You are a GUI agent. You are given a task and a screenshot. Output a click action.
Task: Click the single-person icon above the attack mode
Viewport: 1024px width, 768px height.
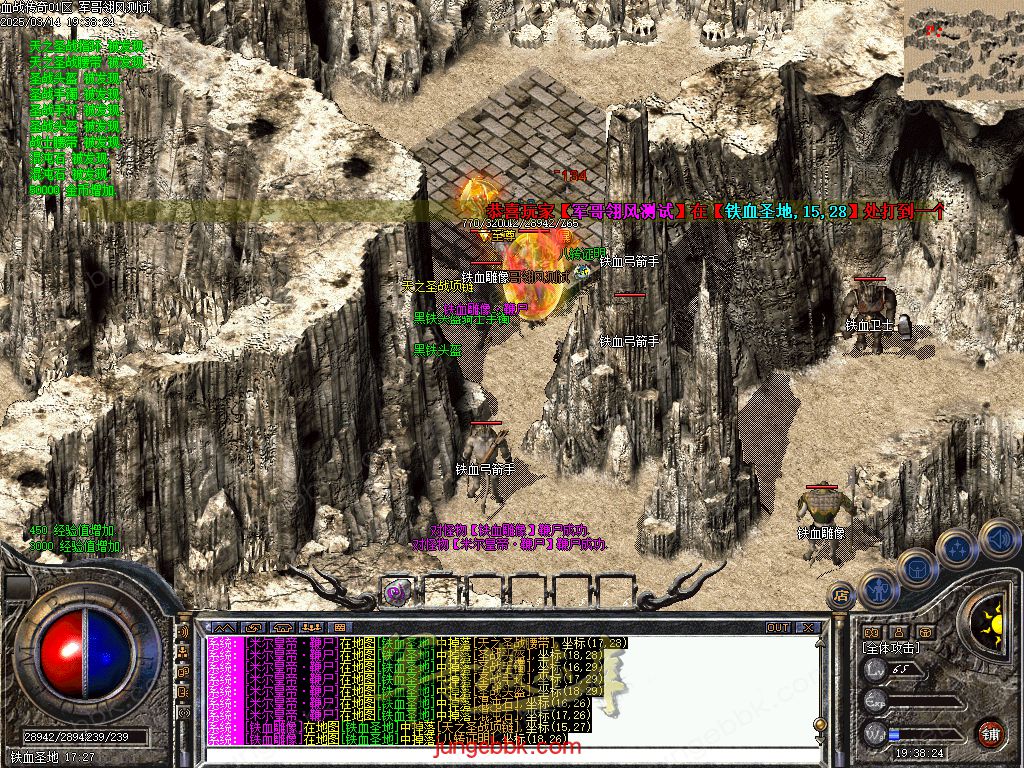(x=899, y=632)
